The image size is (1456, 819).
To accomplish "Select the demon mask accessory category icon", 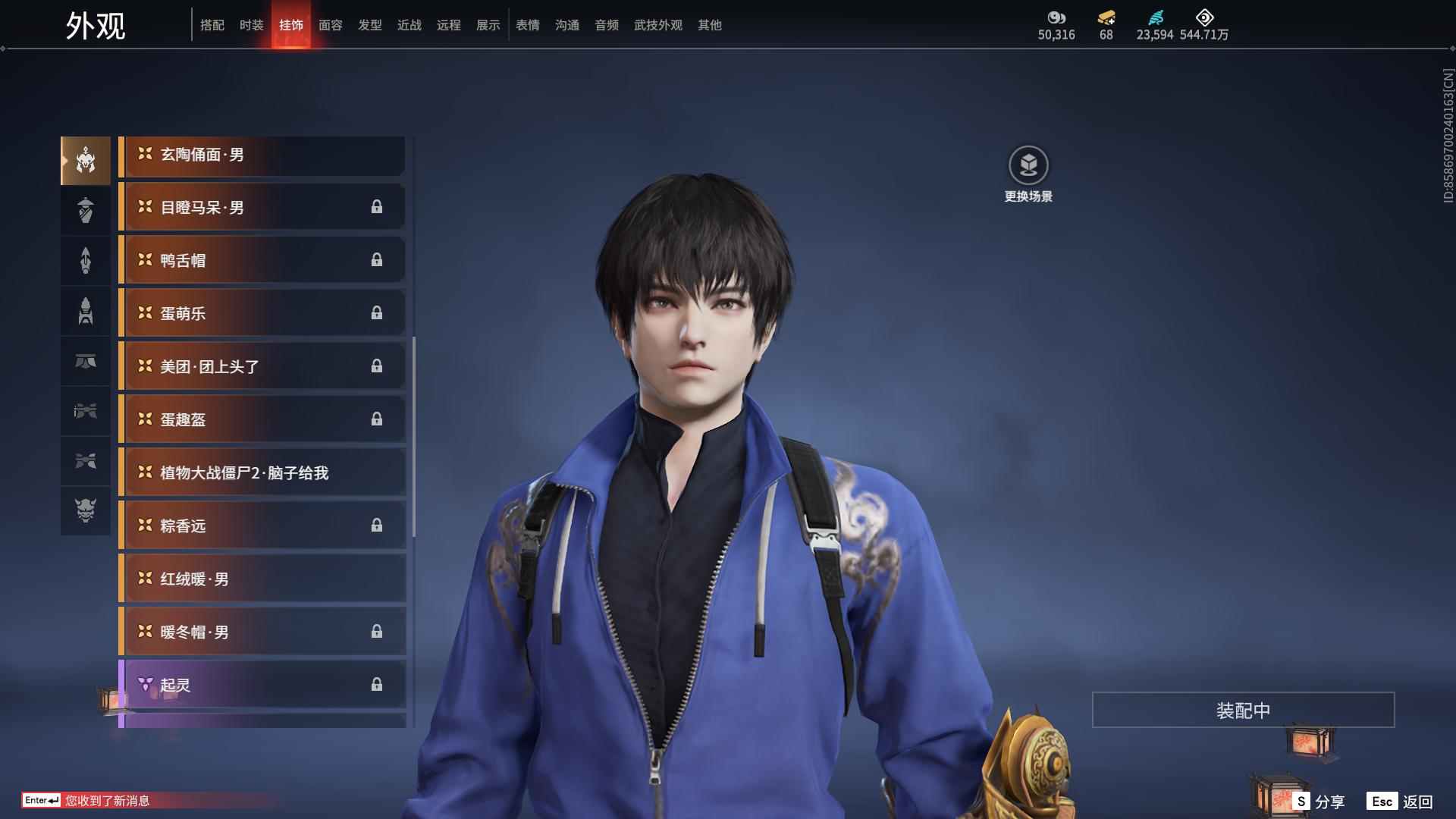I will coord(85,511).
